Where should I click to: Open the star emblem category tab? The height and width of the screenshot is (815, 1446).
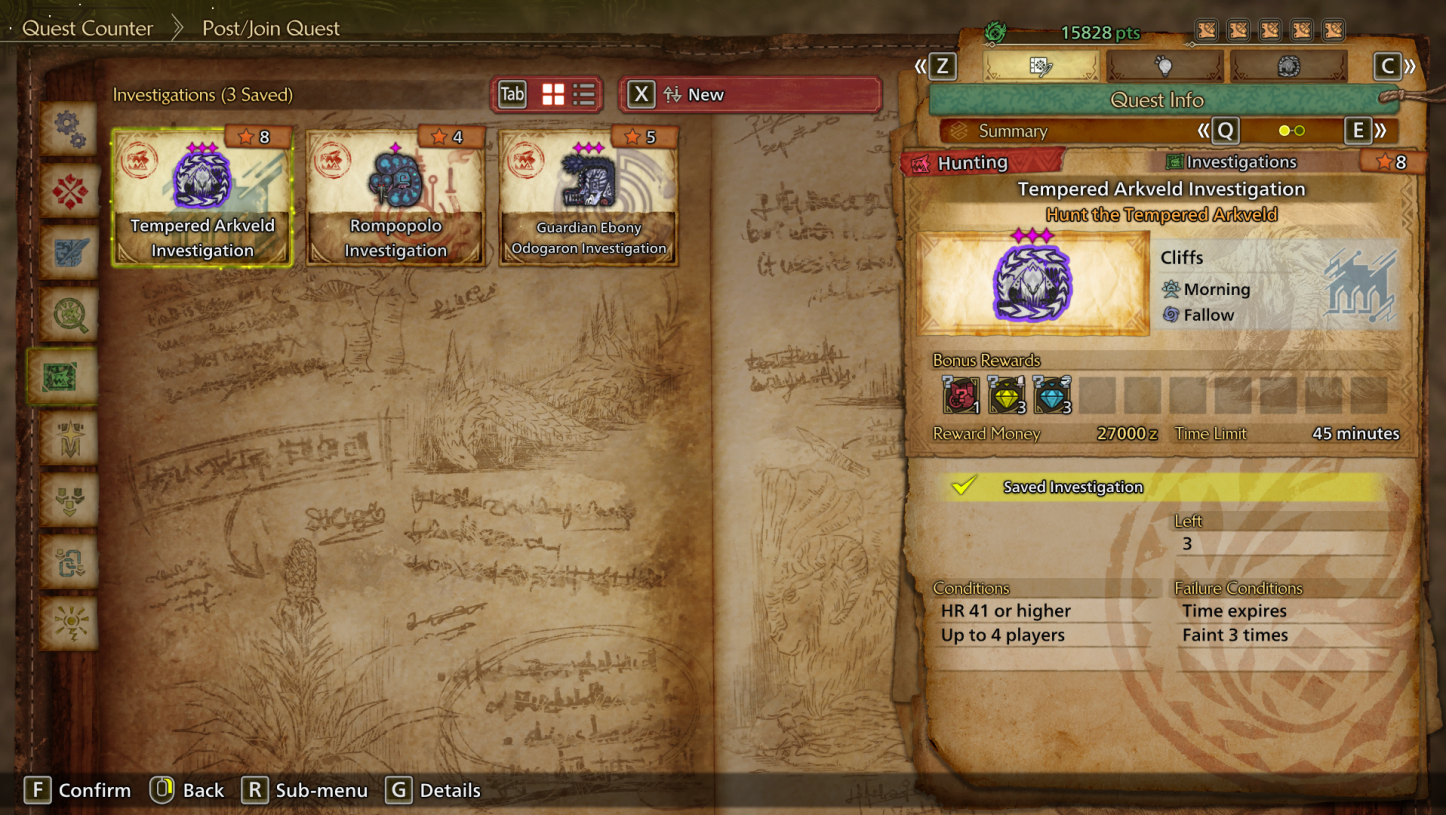69,438
